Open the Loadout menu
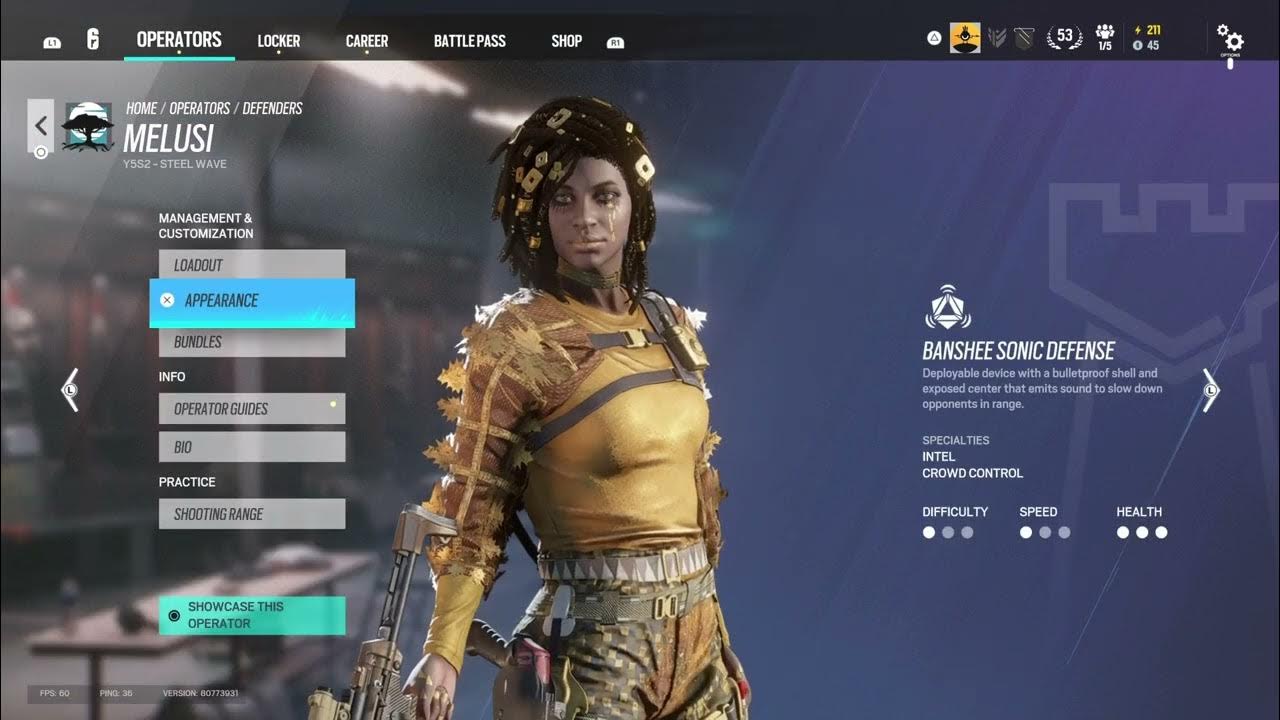Viewport: 1280px width, 720px height. click(x=252, y=265)
